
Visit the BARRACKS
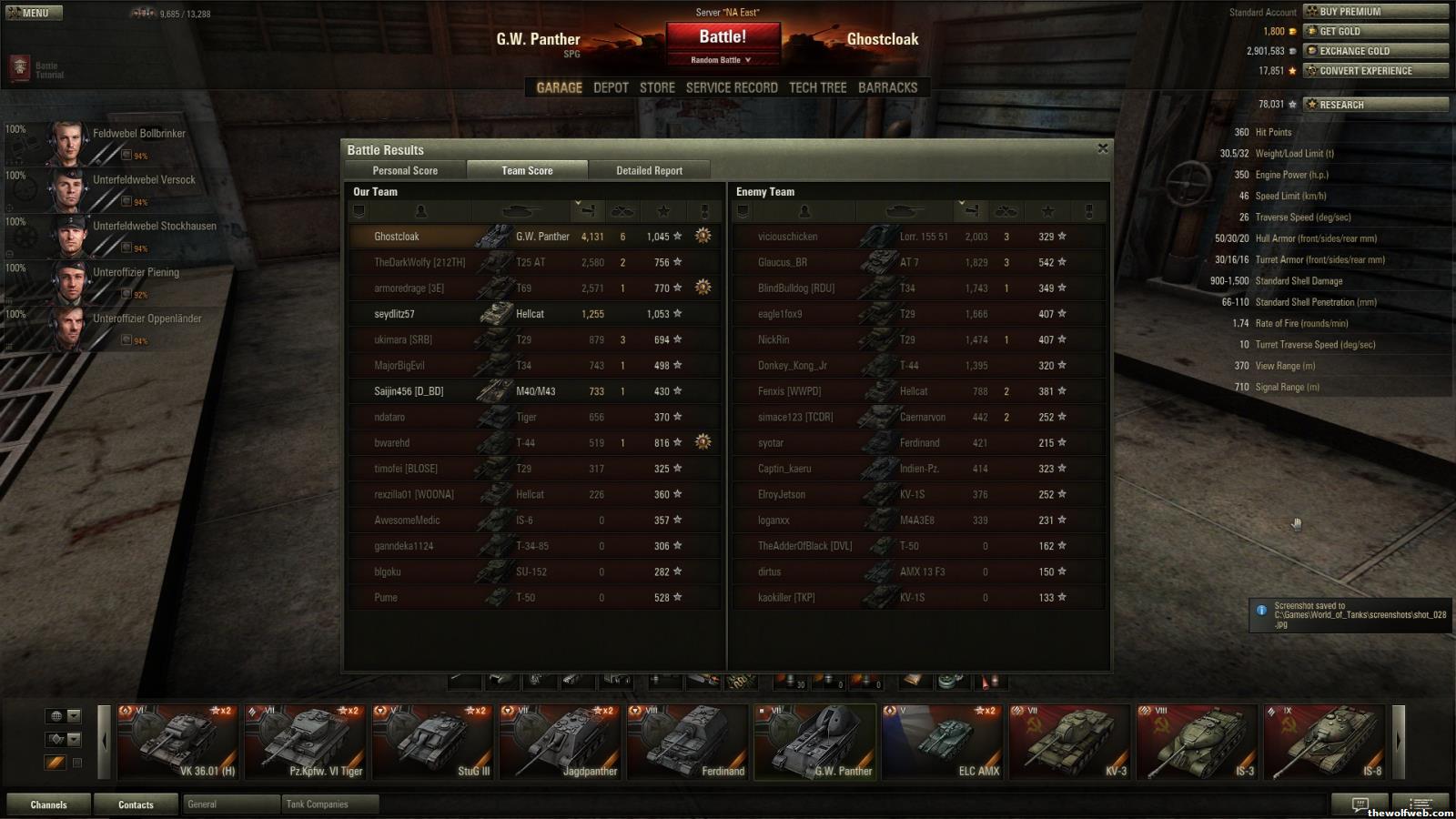point(887,87)
